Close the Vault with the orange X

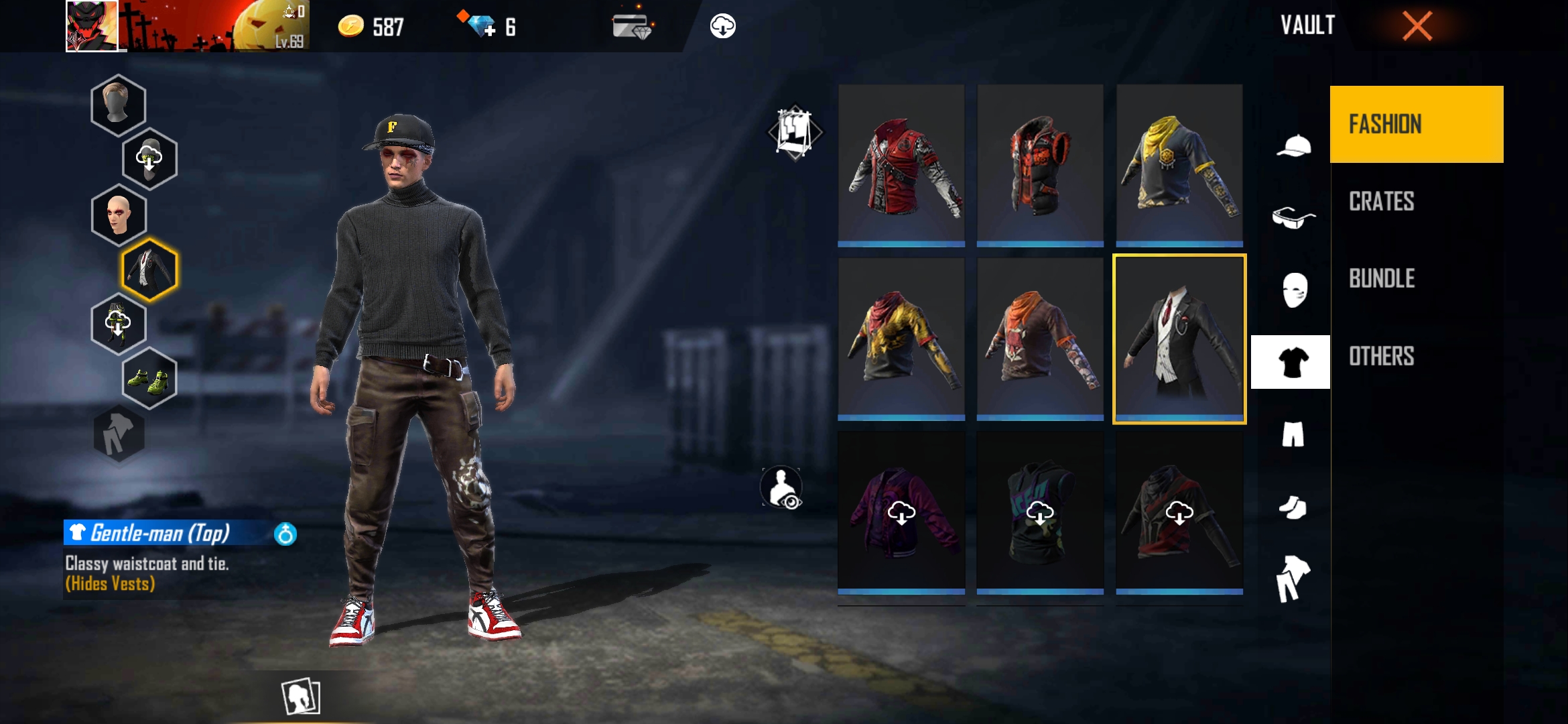(x=1417, y=27)
